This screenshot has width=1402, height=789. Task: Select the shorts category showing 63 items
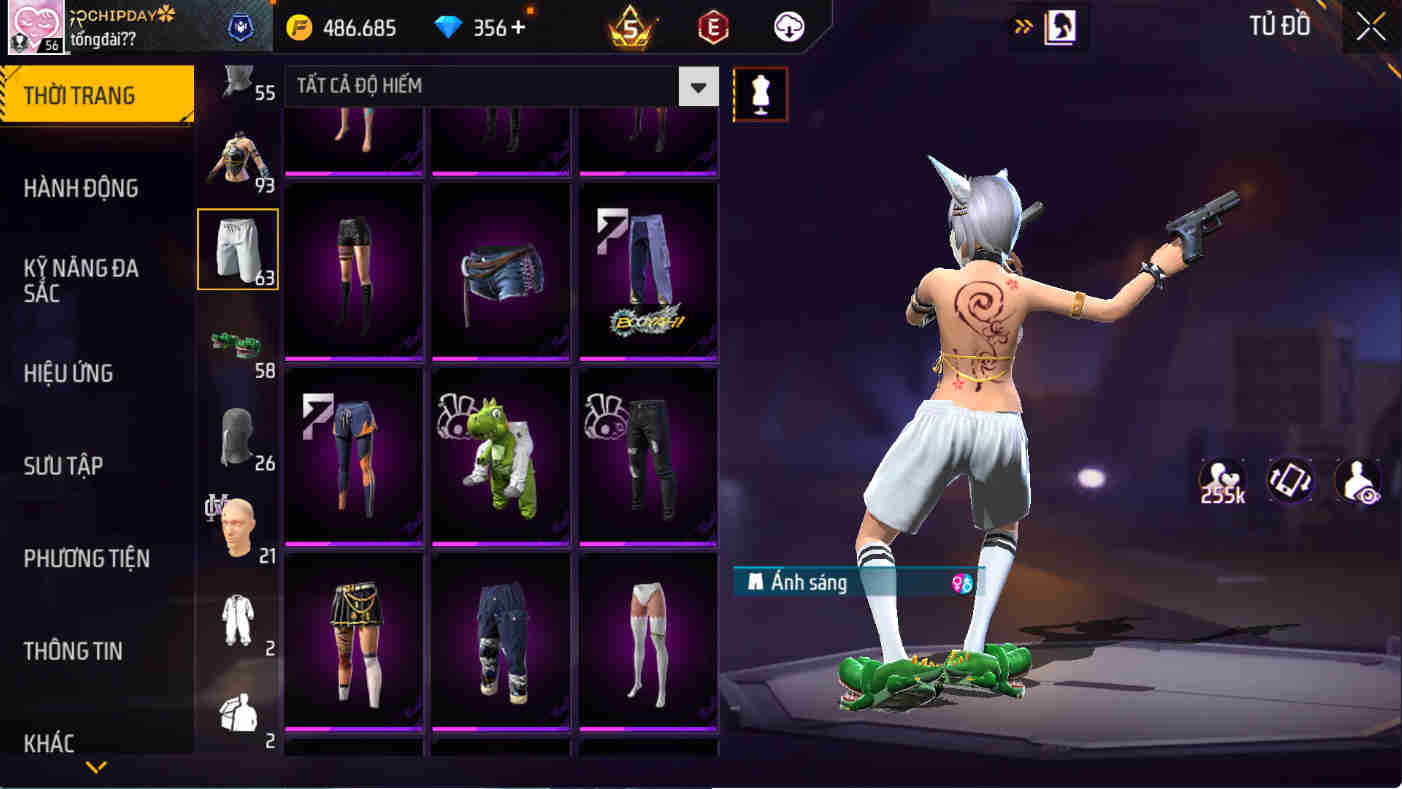[237, 248]
